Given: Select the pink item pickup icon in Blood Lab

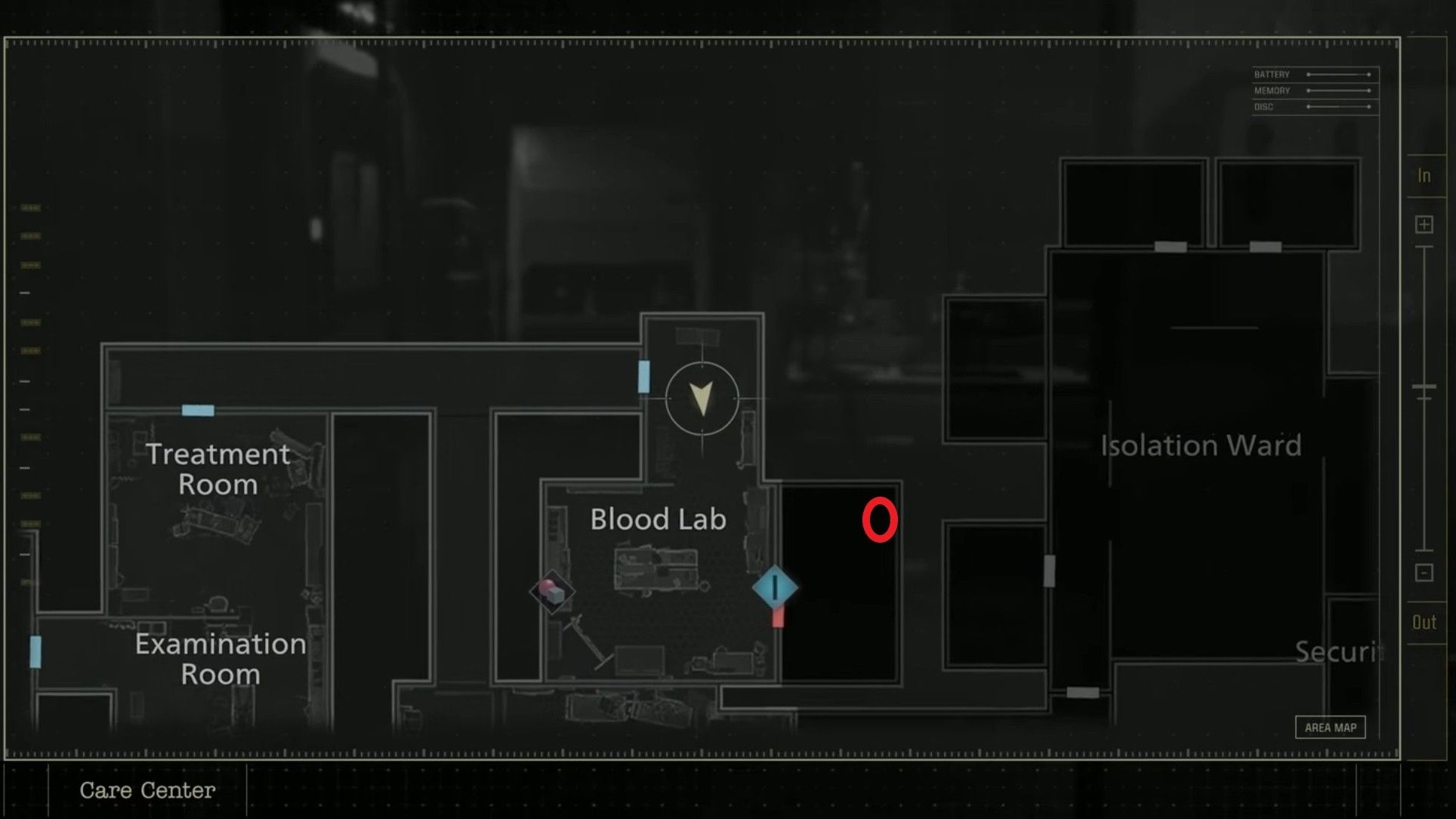Looking at the screenshot, I should [551, 593].
